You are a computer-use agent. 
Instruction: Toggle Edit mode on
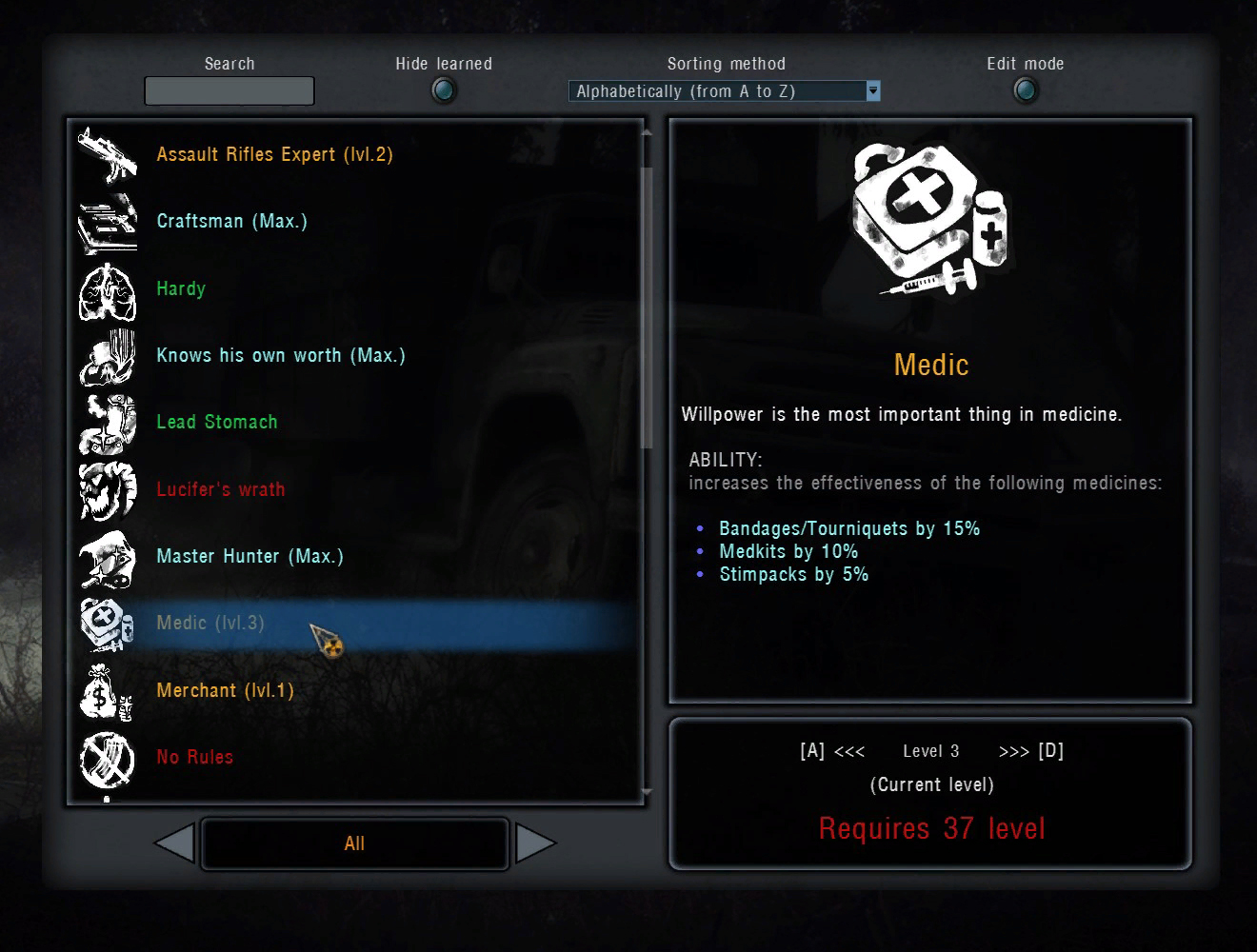[1025, 90]
